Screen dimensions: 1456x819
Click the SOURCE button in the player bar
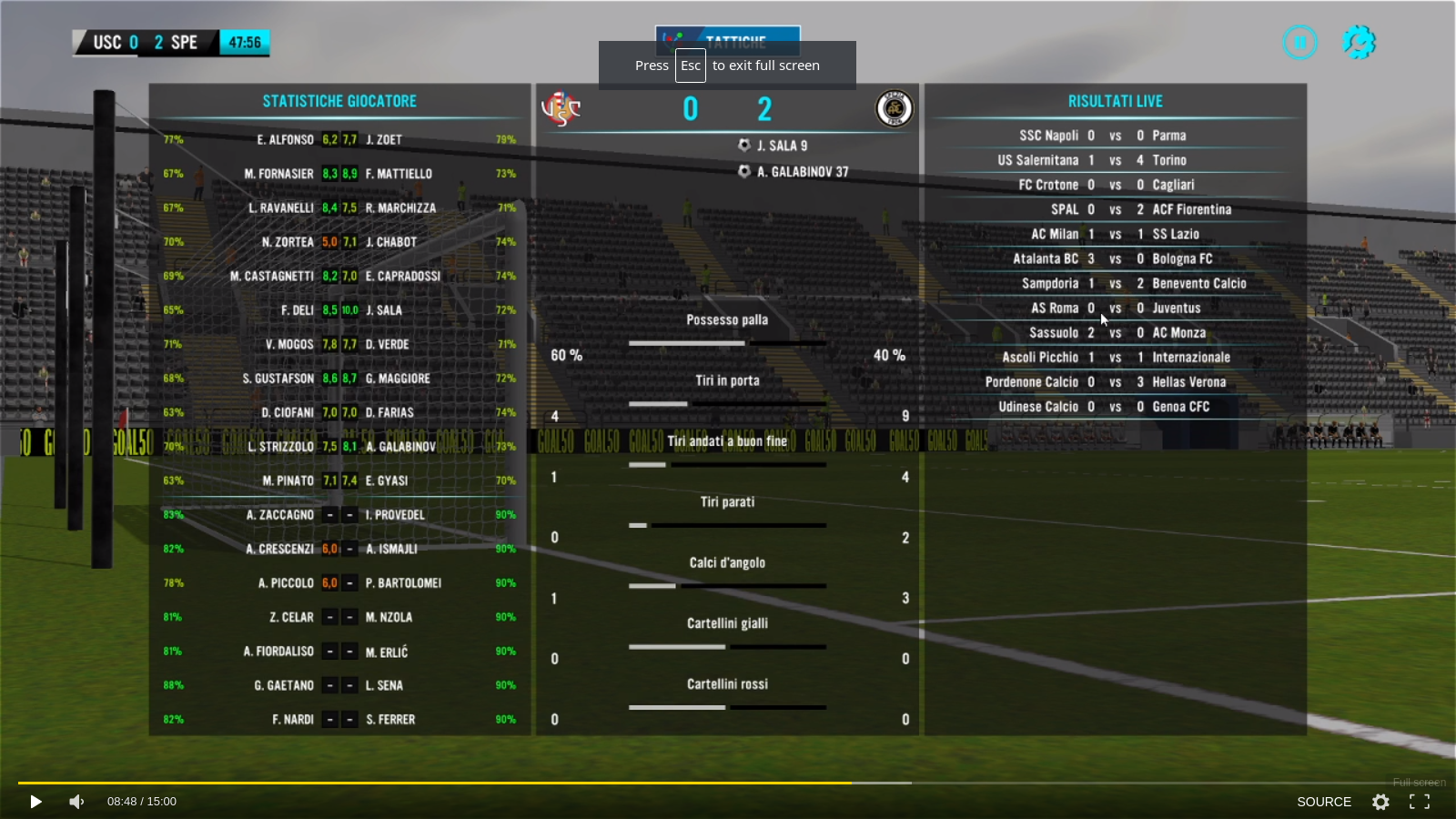point(1323,802)
